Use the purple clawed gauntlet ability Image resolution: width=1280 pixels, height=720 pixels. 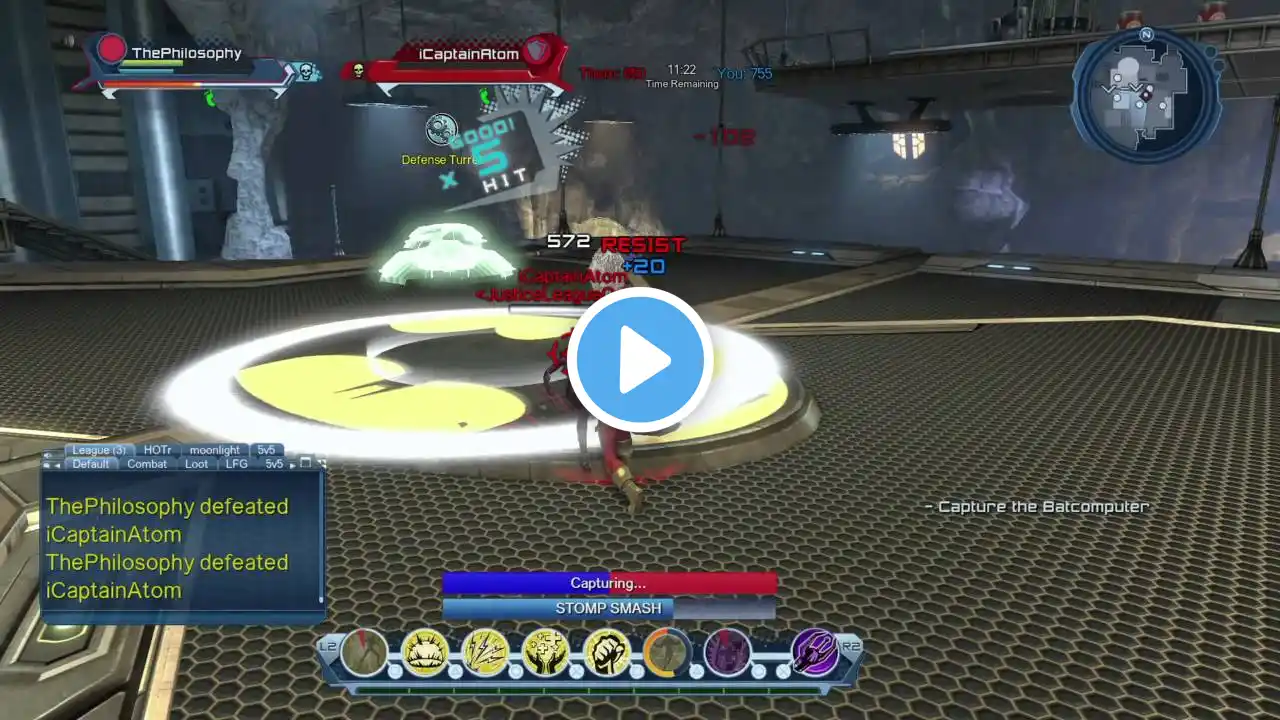tap(815, 653)
